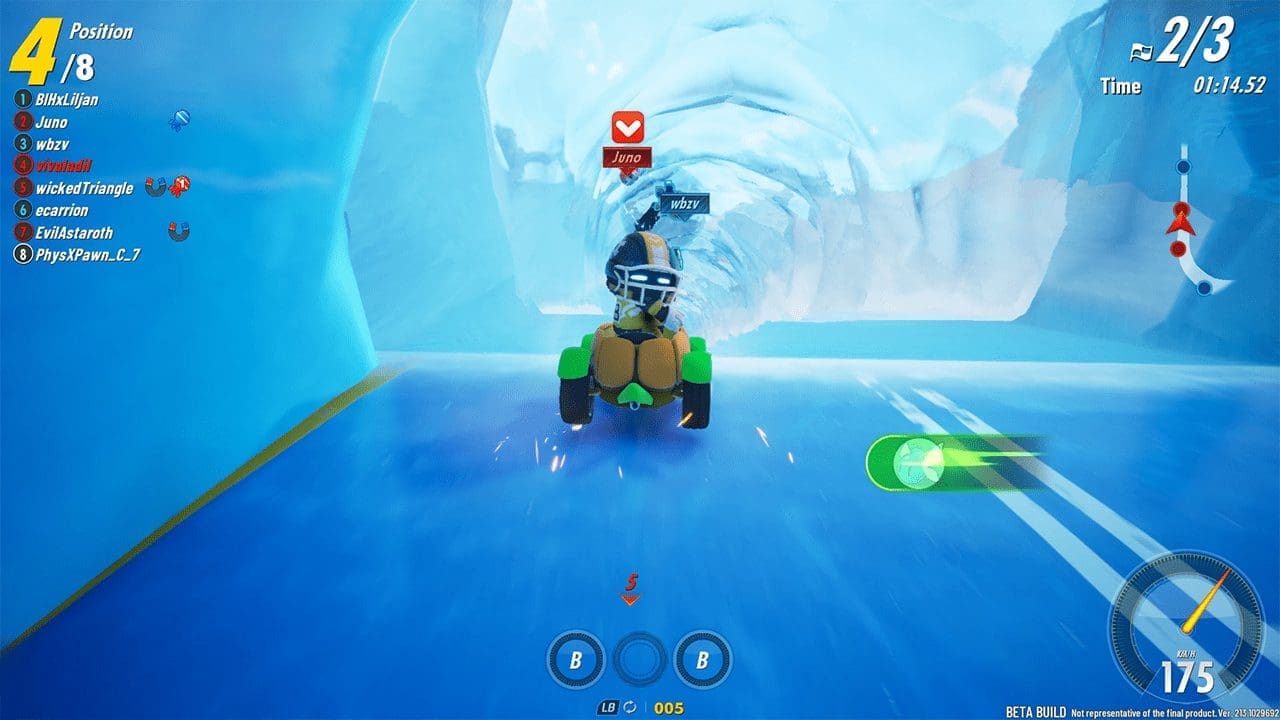Click wbzv in the position list

50,144
